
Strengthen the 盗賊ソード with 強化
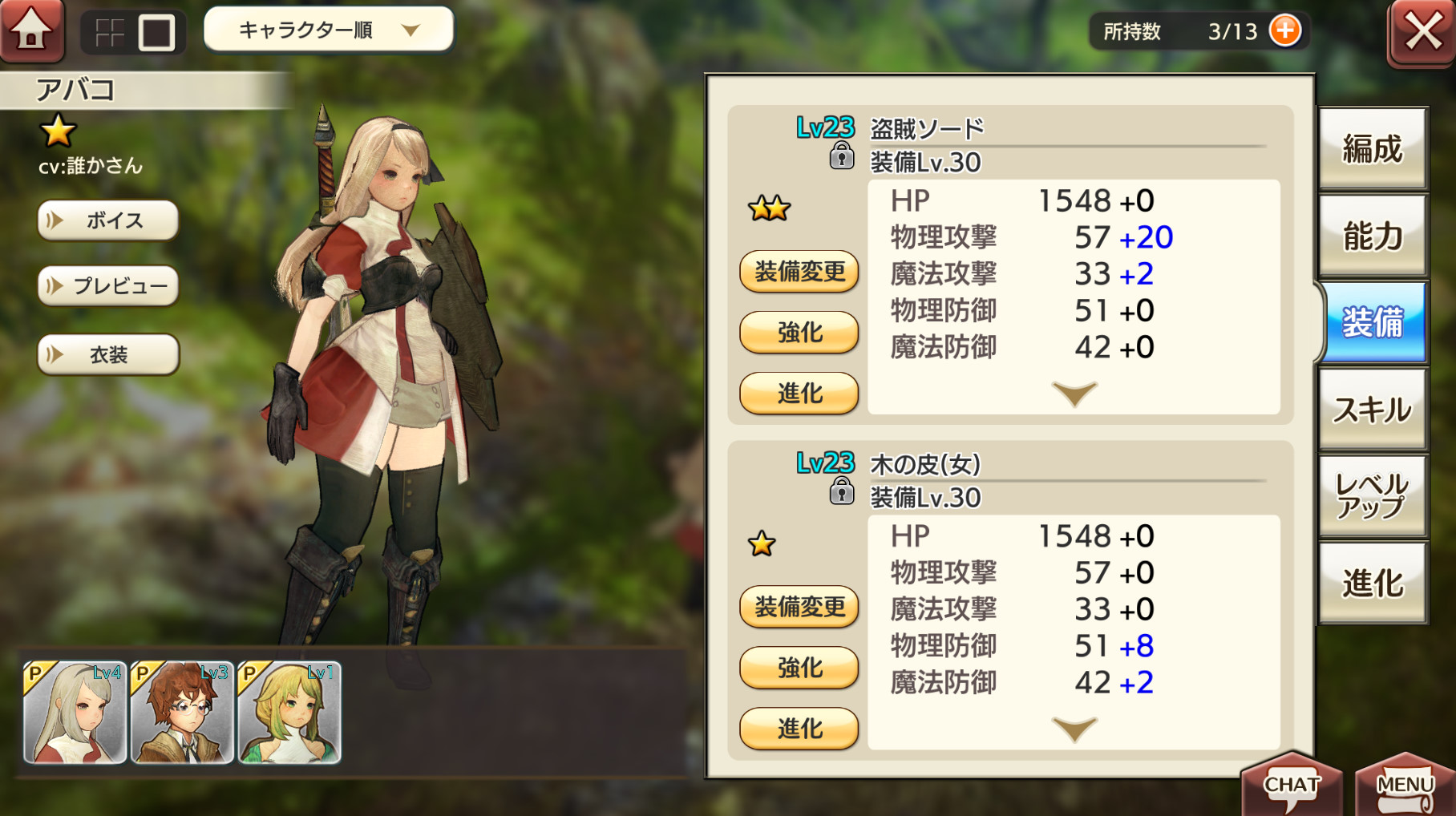799,333
